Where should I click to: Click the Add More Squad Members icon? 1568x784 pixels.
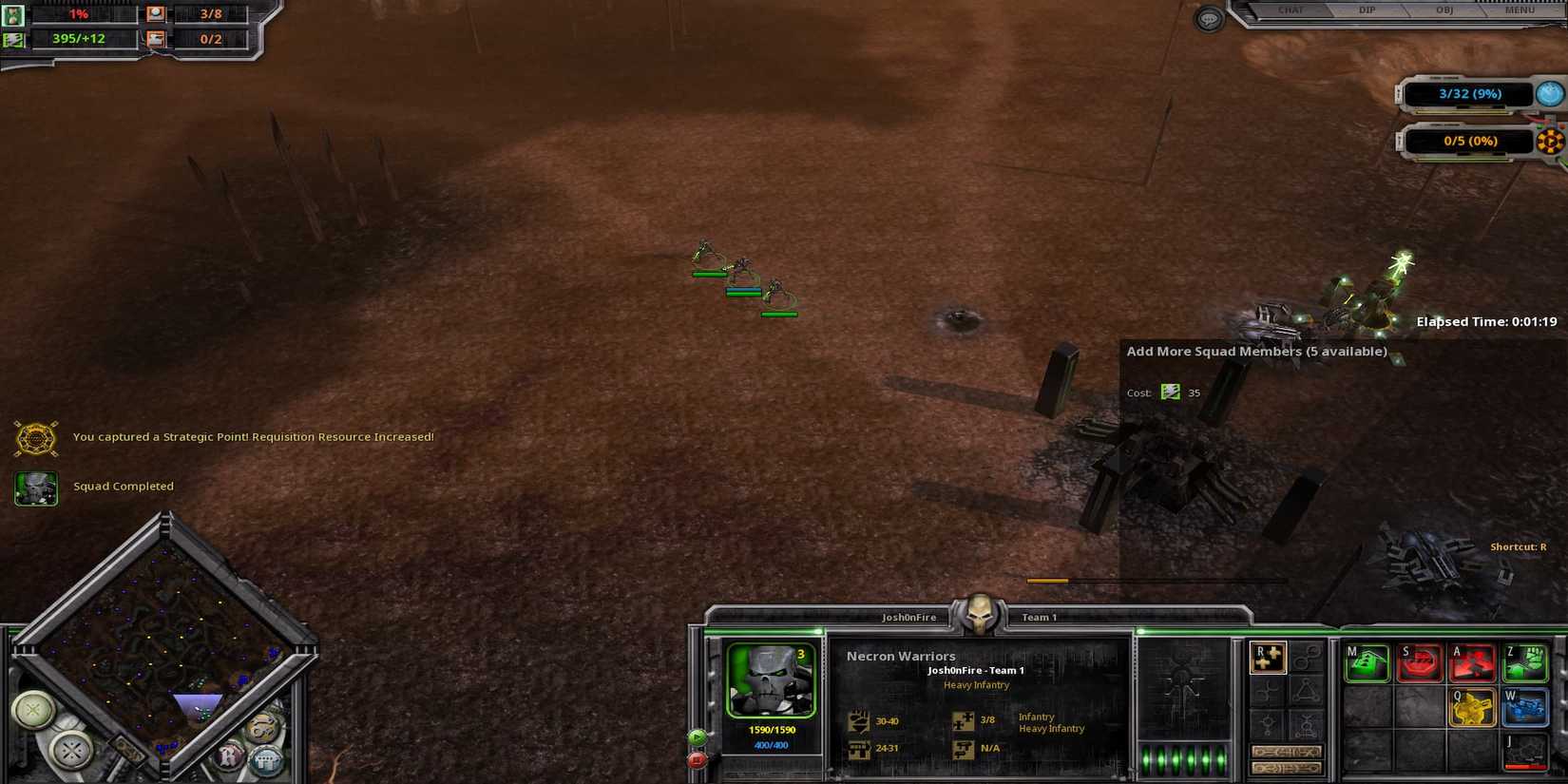pos(1268,660)
